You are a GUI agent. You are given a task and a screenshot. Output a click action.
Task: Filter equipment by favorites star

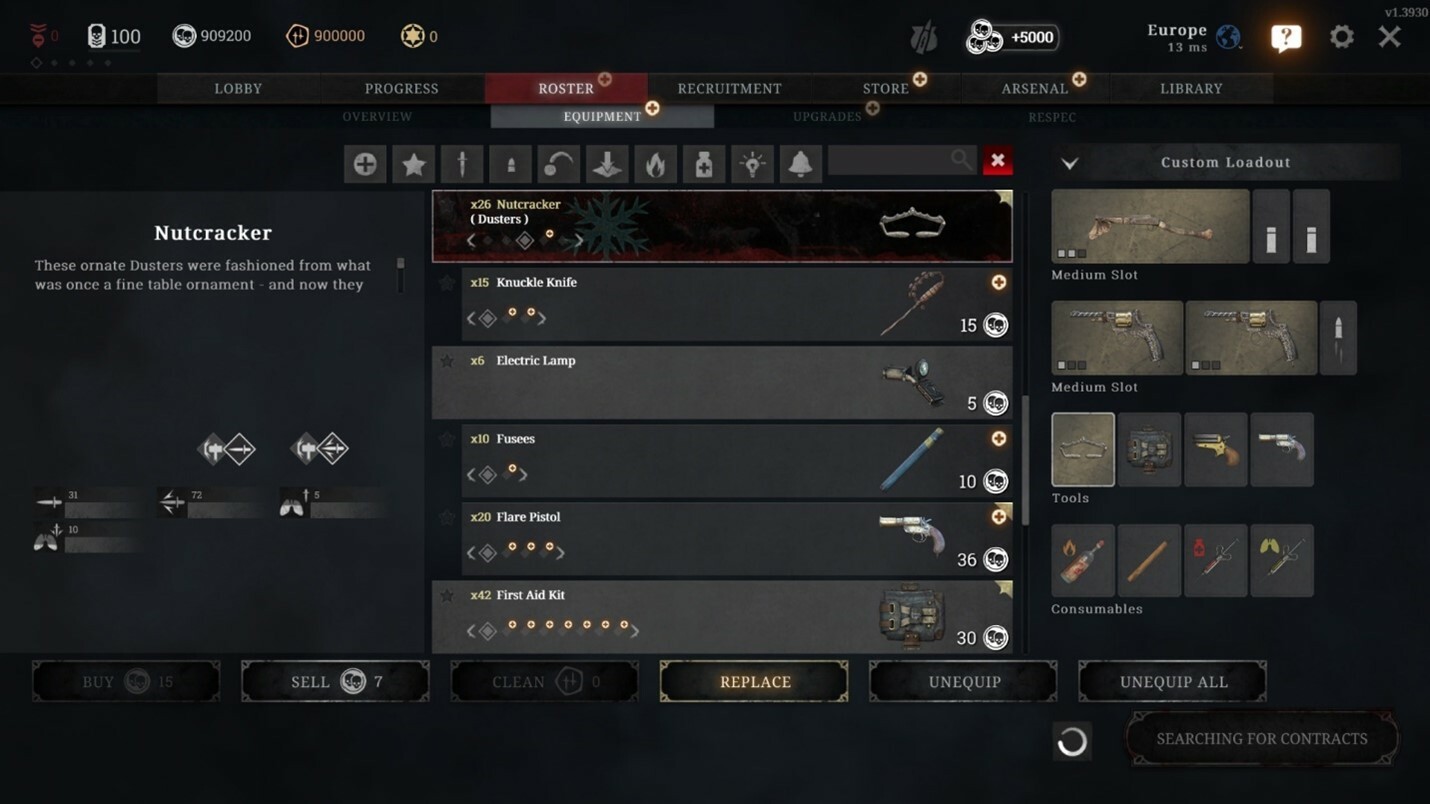pyautogui.click(x=413, y=164)
